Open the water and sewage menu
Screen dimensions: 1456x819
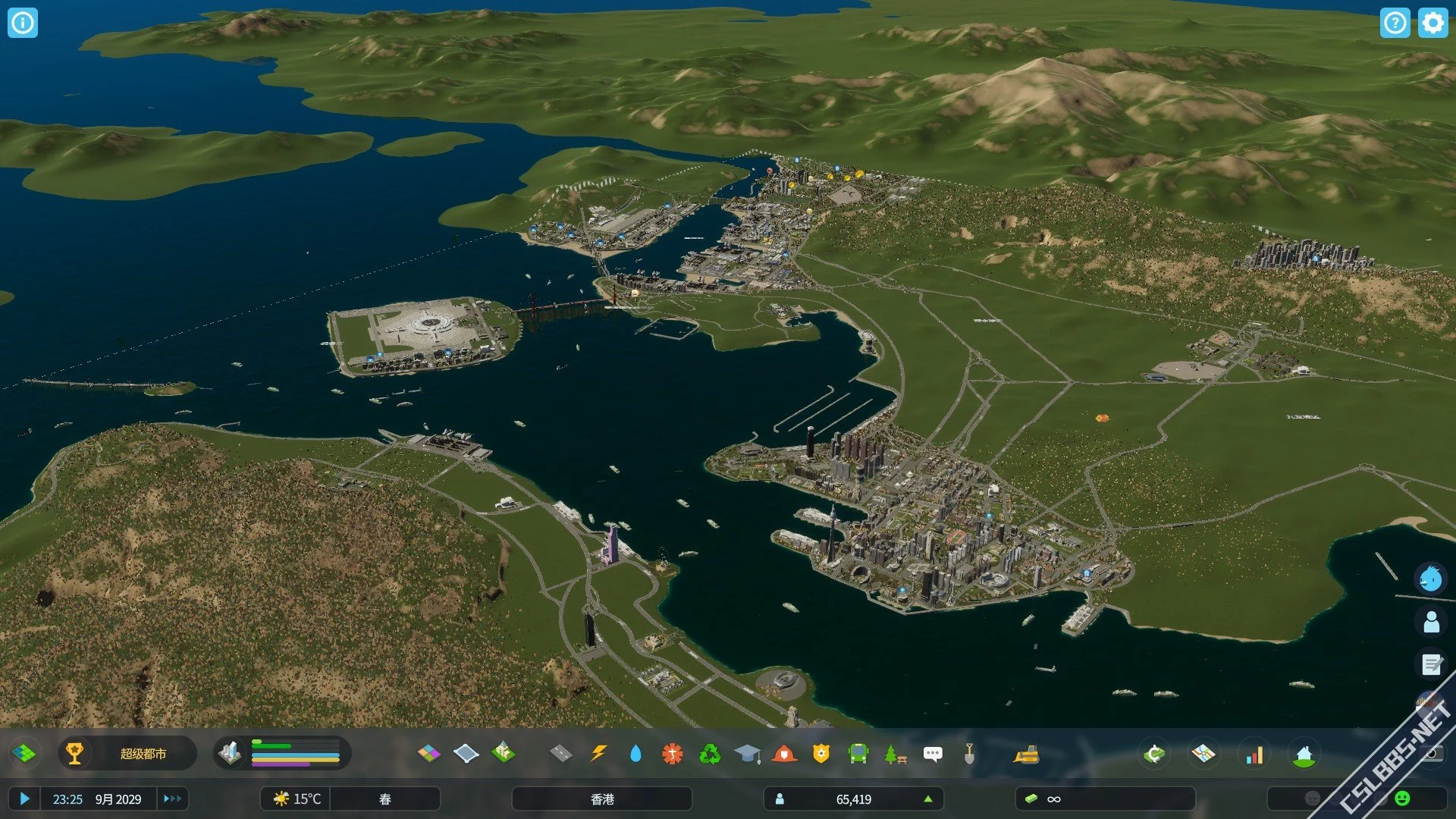[x=635, y=754]
